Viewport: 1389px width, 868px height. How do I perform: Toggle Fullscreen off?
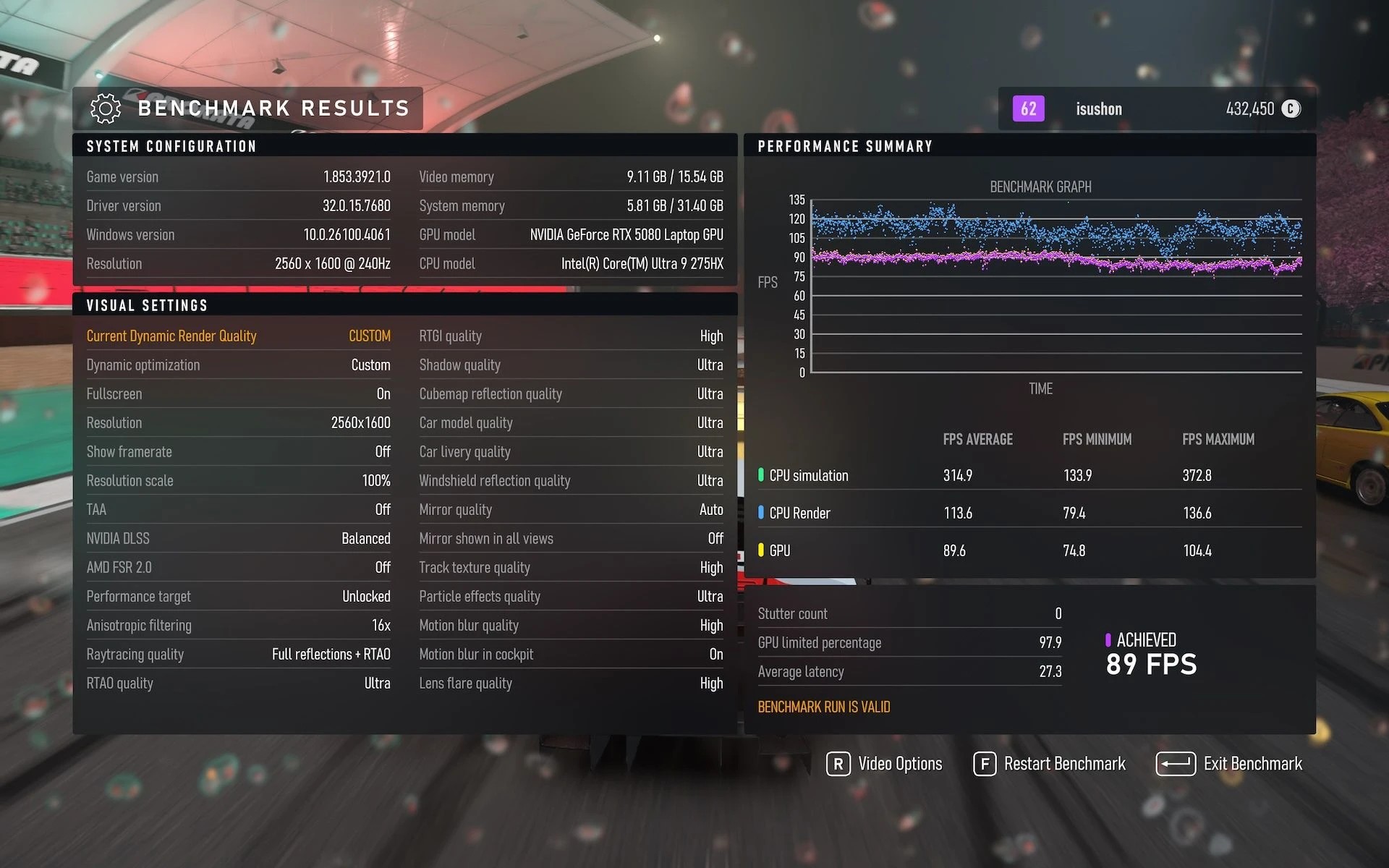point(239,393)
